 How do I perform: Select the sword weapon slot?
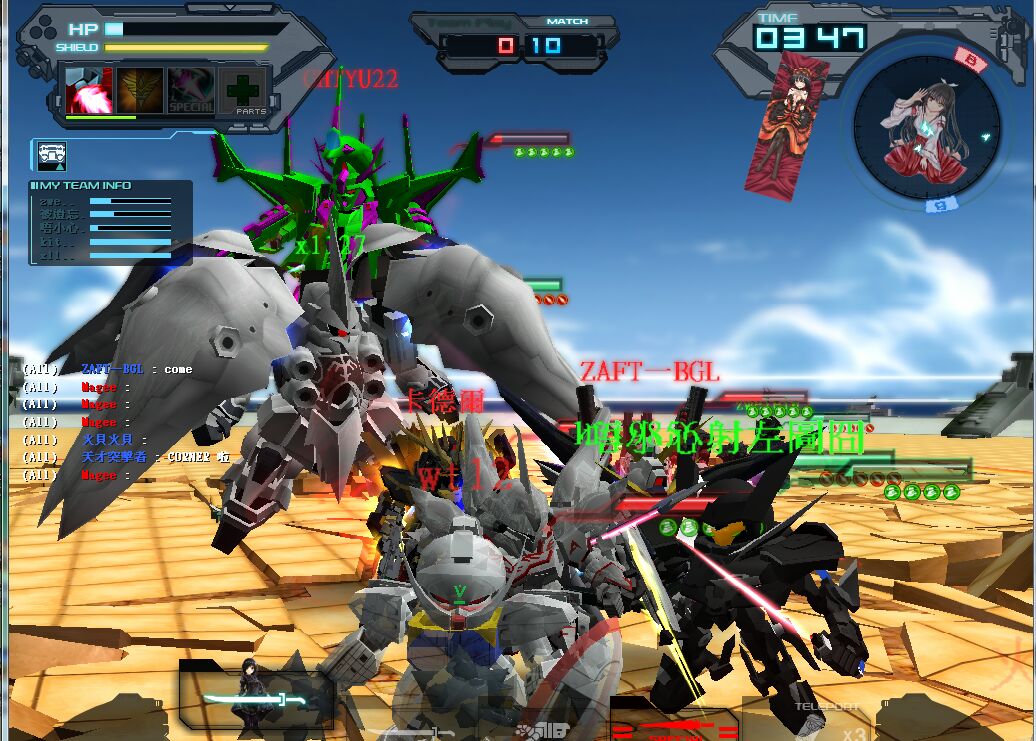click(x=256, y=699)
